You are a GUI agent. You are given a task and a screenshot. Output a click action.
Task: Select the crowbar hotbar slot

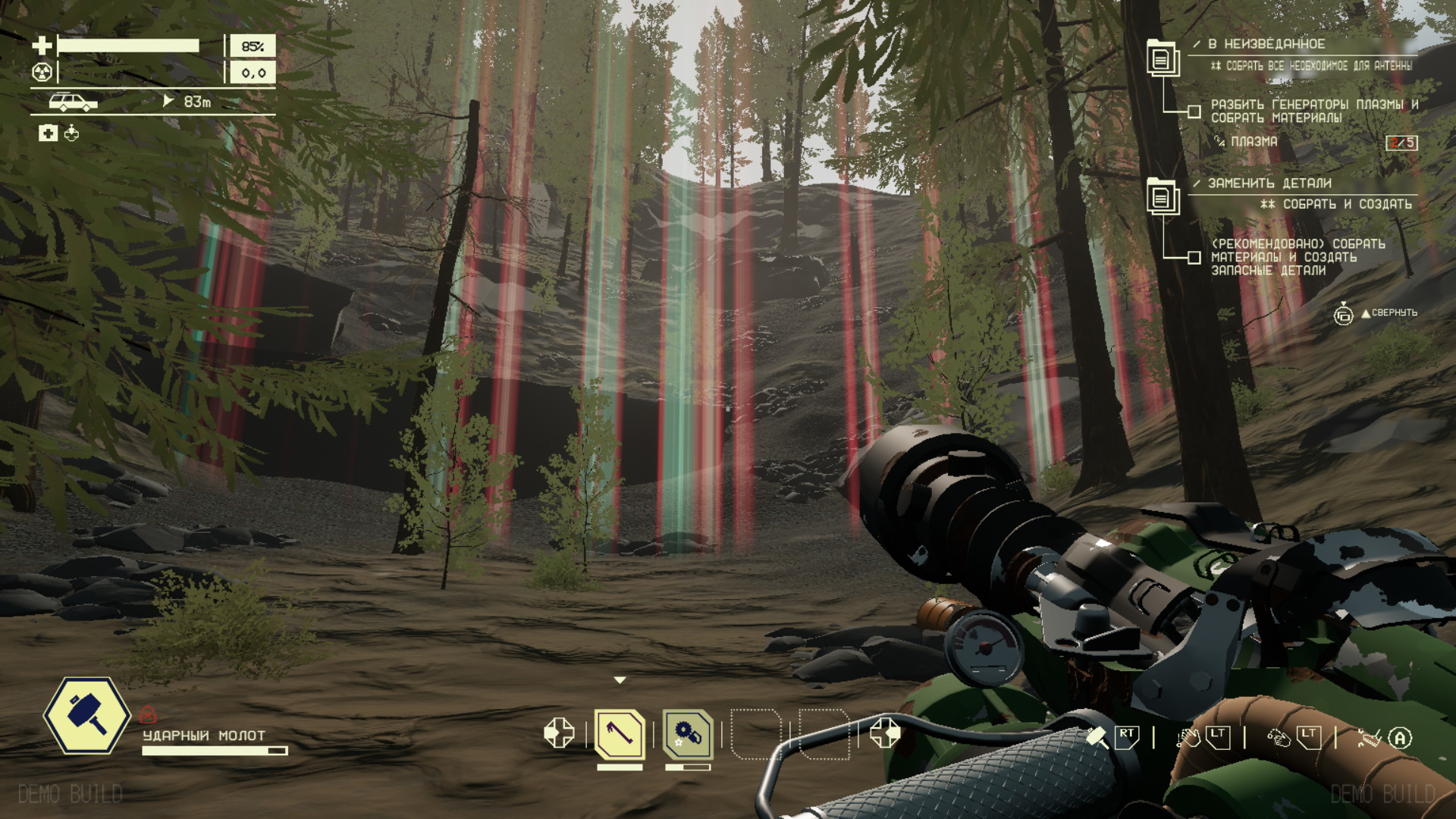pos(620,734)
